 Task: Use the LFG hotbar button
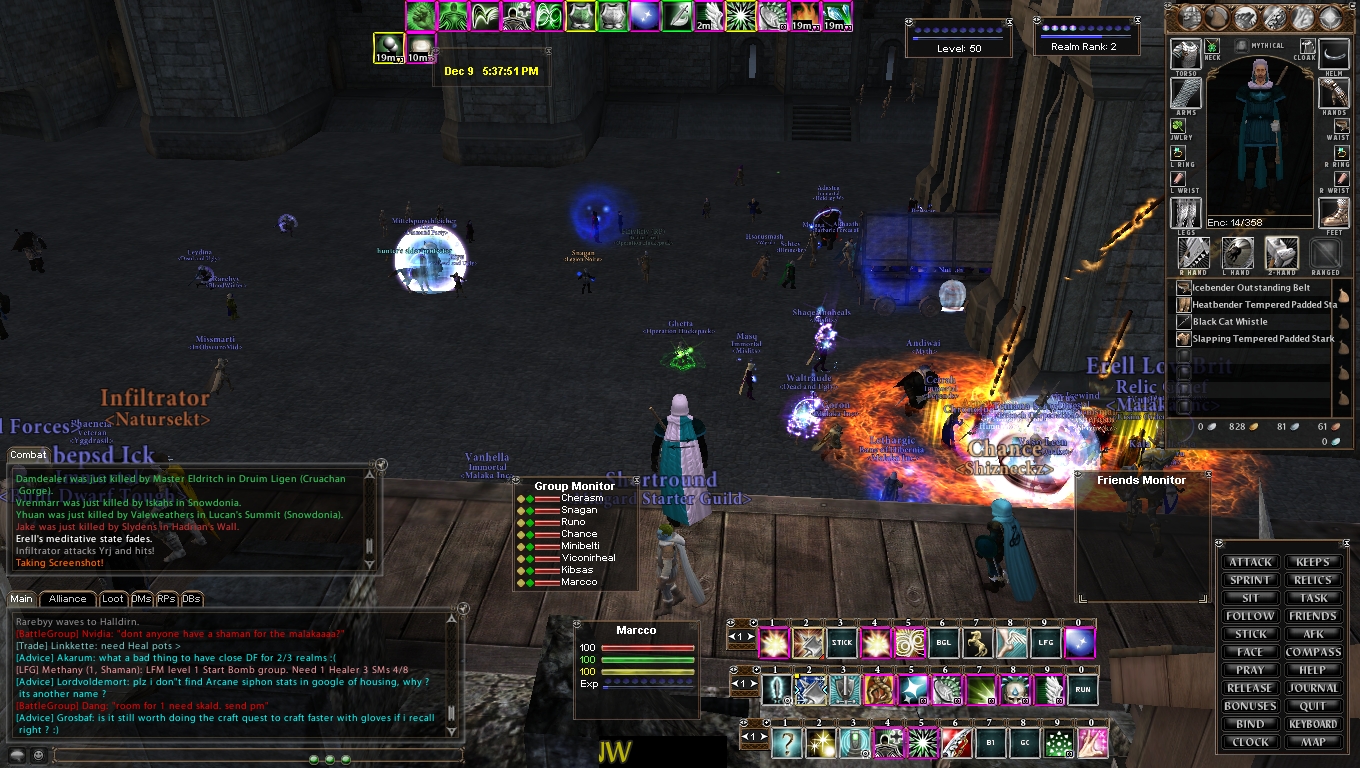(x=1045, y=643)
